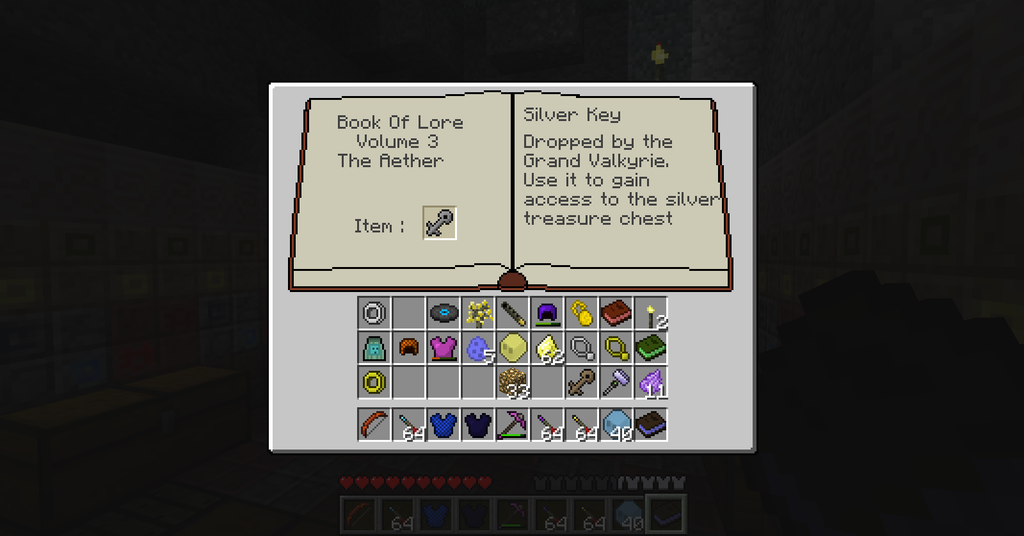The height and width of the screenshot is (536, 1024).
Task: Pick up the stack of 33 glowstone blocks
Action: tap(513, 381)
